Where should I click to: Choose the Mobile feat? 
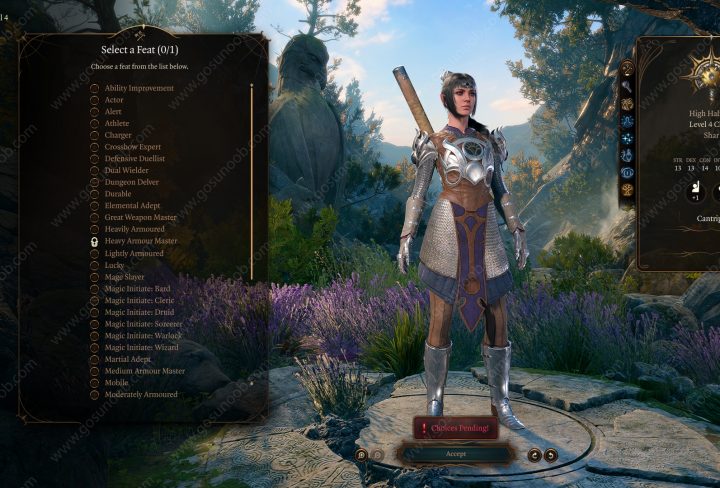coord(116,382)
